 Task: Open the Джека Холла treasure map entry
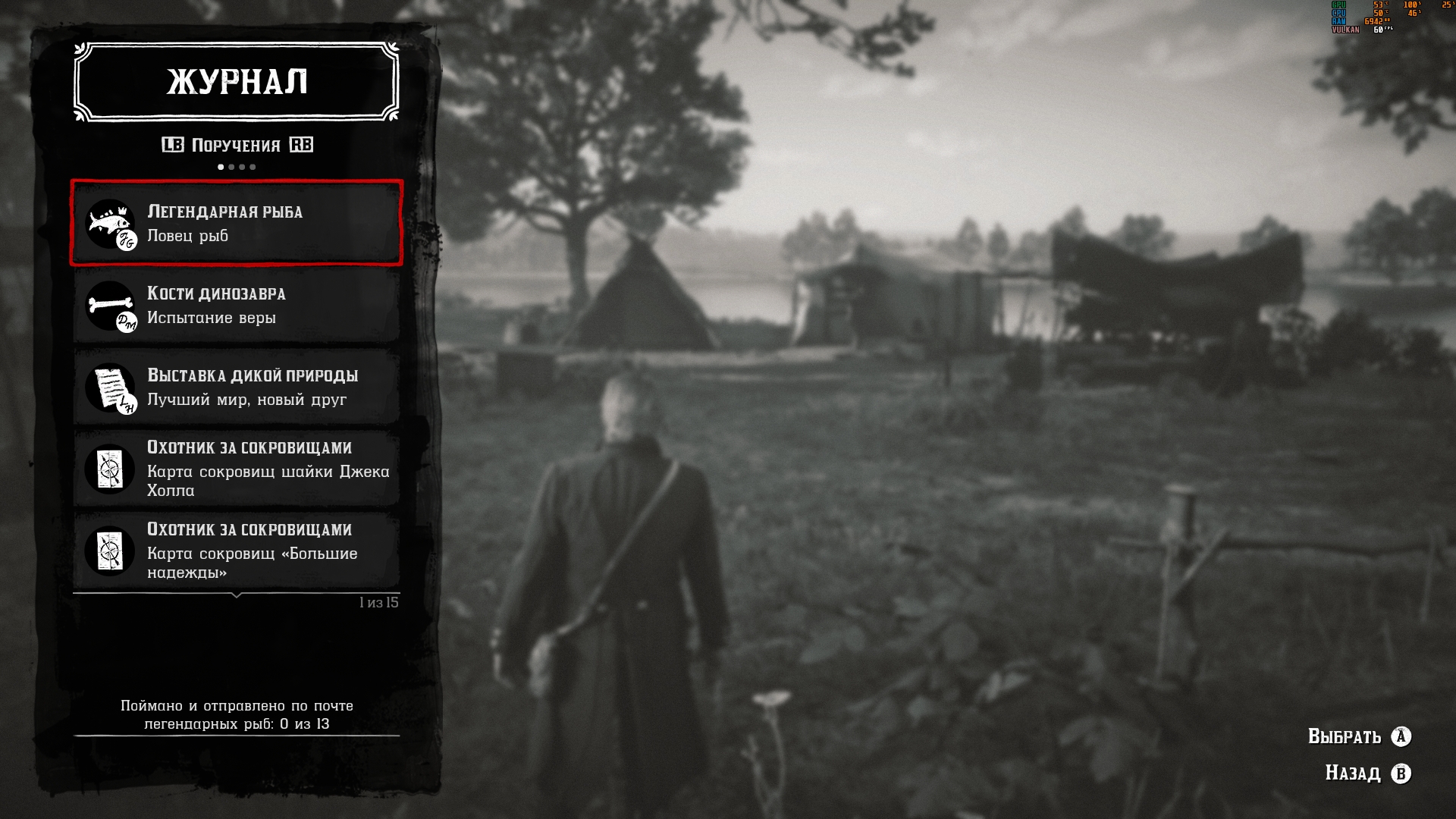click(x=236, y=469)
